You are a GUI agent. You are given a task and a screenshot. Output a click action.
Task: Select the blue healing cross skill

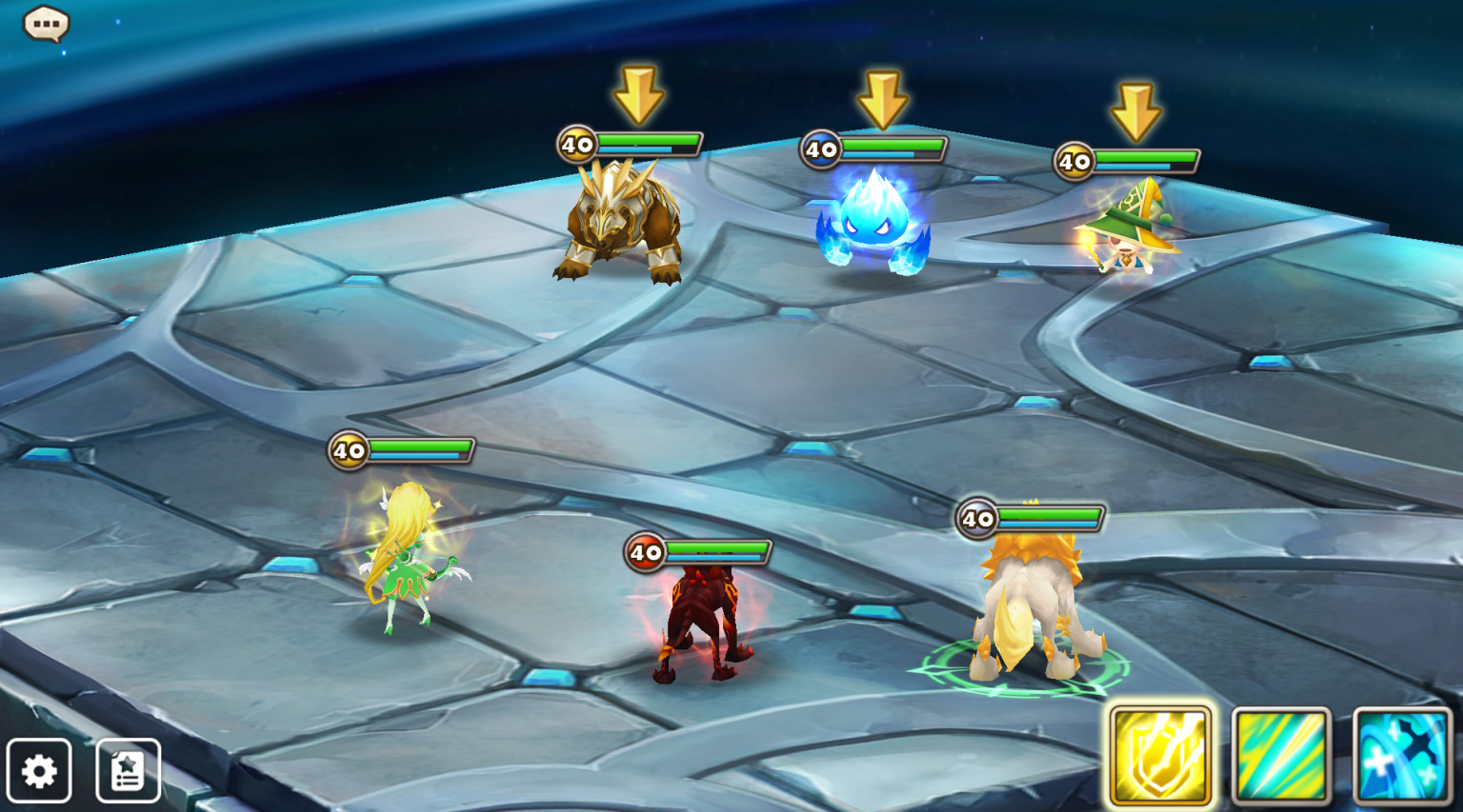coord(1403,753)
